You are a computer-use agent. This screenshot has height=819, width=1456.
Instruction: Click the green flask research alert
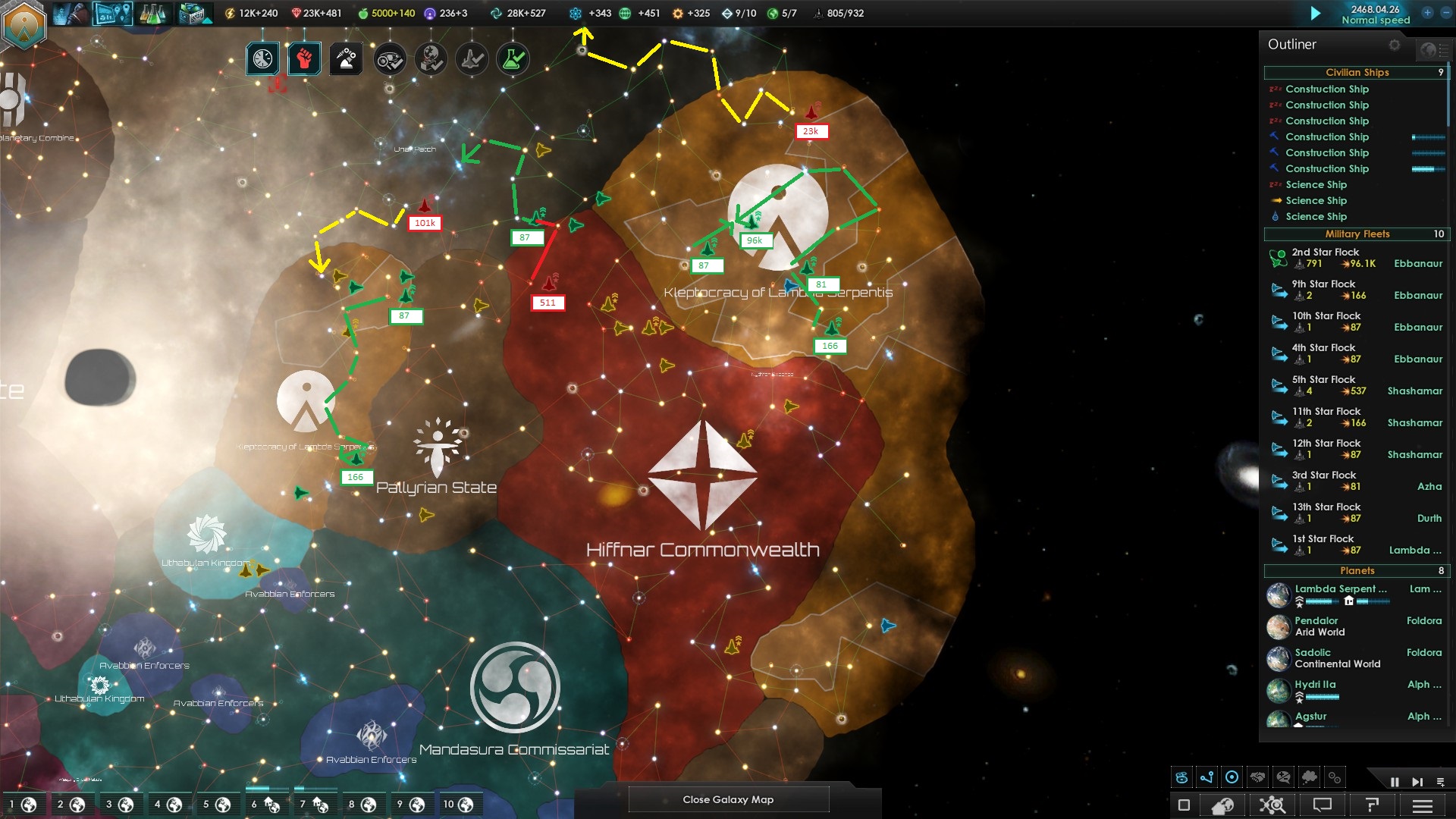point(513,59)
